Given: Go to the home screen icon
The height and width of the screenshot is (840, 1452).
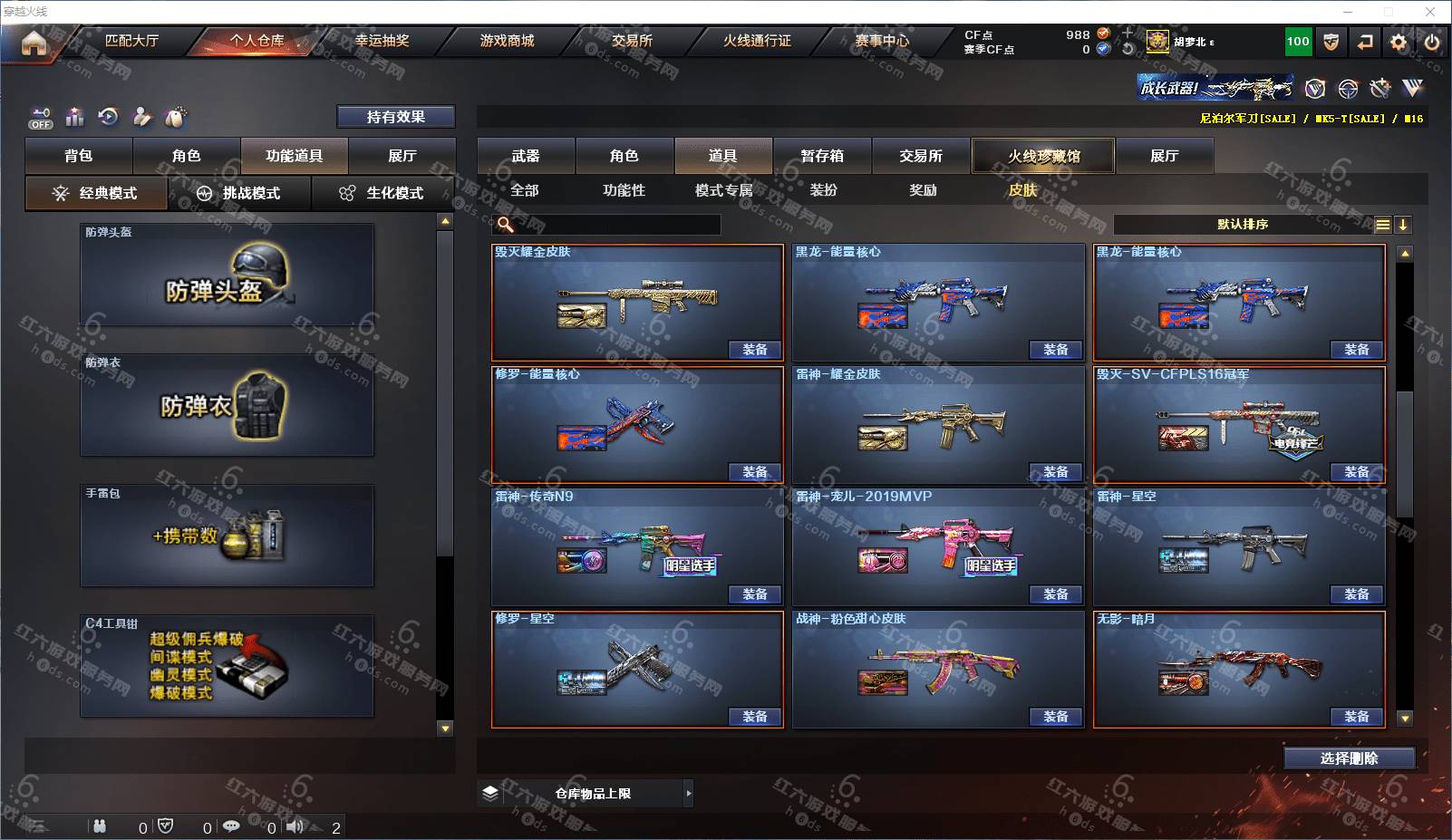Looking at the screenshot, I should [34, 43].
